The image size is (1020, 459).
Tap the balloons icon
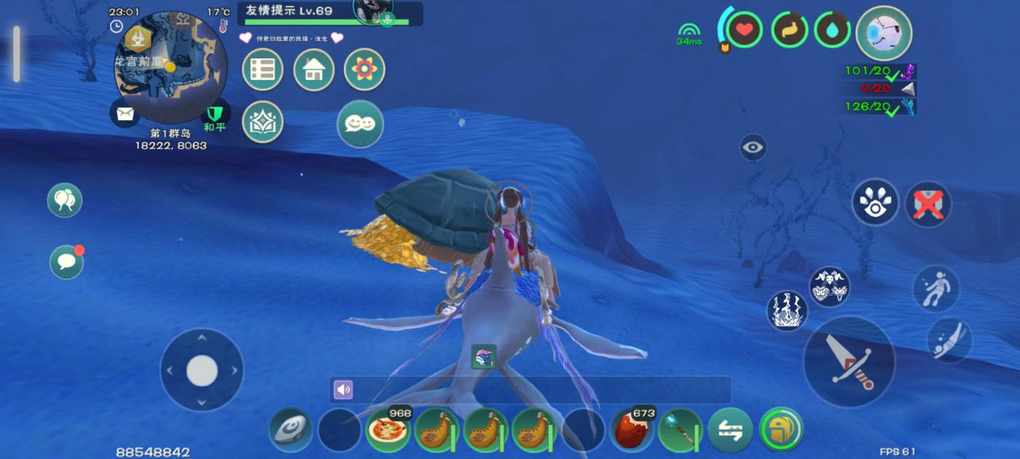(65, 201)
